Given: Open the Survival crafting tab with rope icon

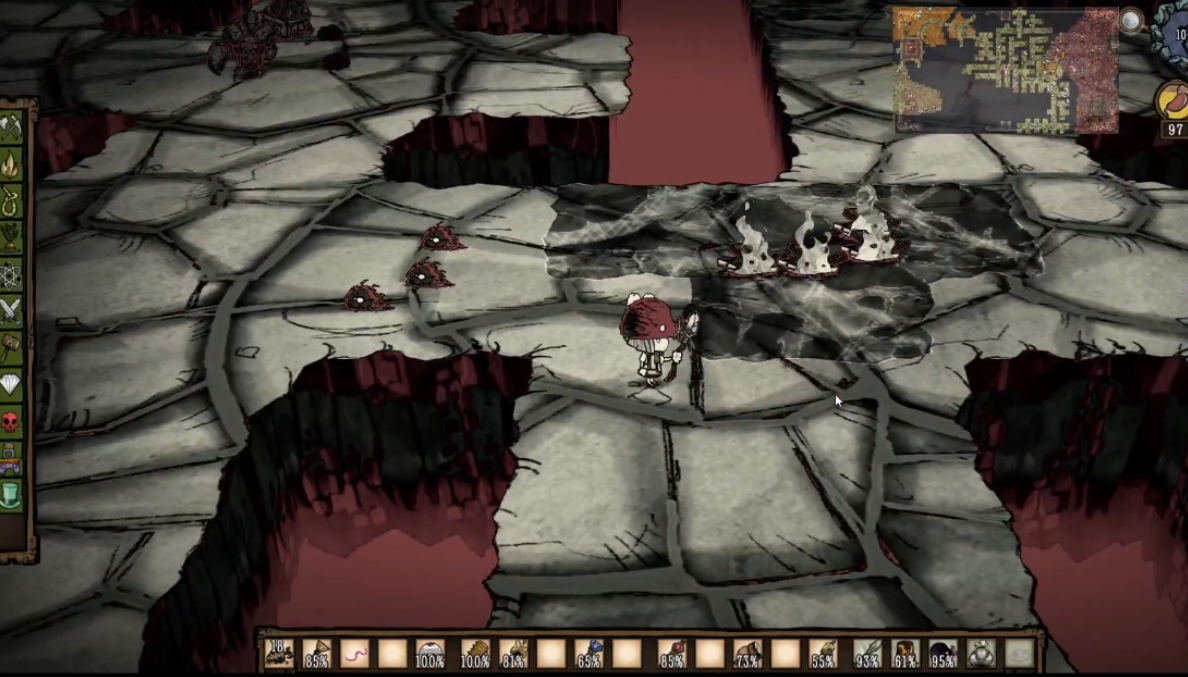Looking at the screenshot, I should (11, 200).
